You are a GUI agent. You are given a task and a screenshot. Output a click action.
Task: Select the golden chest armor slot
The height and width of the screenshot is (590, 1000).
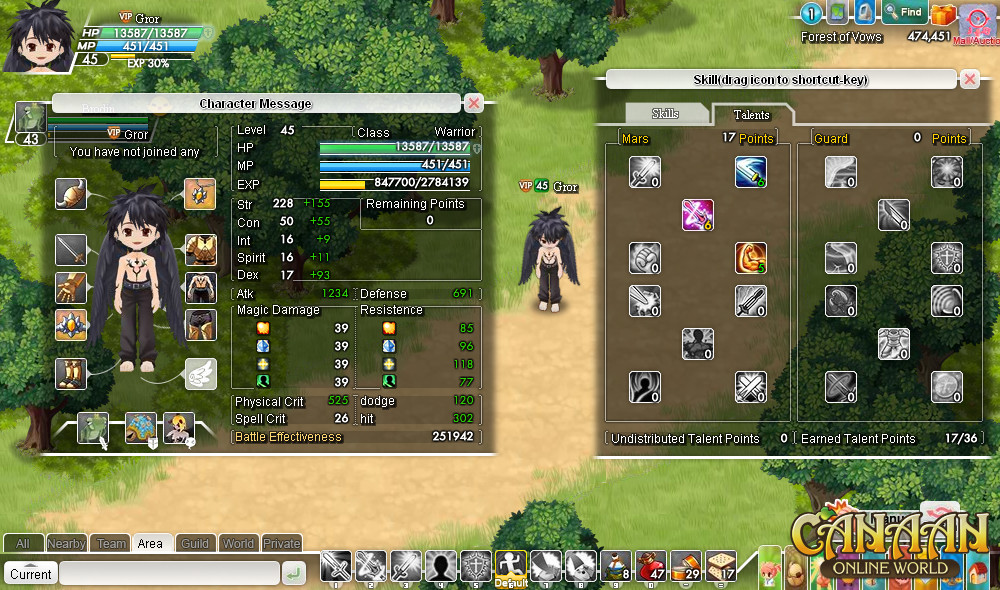[x=200, y=249]
